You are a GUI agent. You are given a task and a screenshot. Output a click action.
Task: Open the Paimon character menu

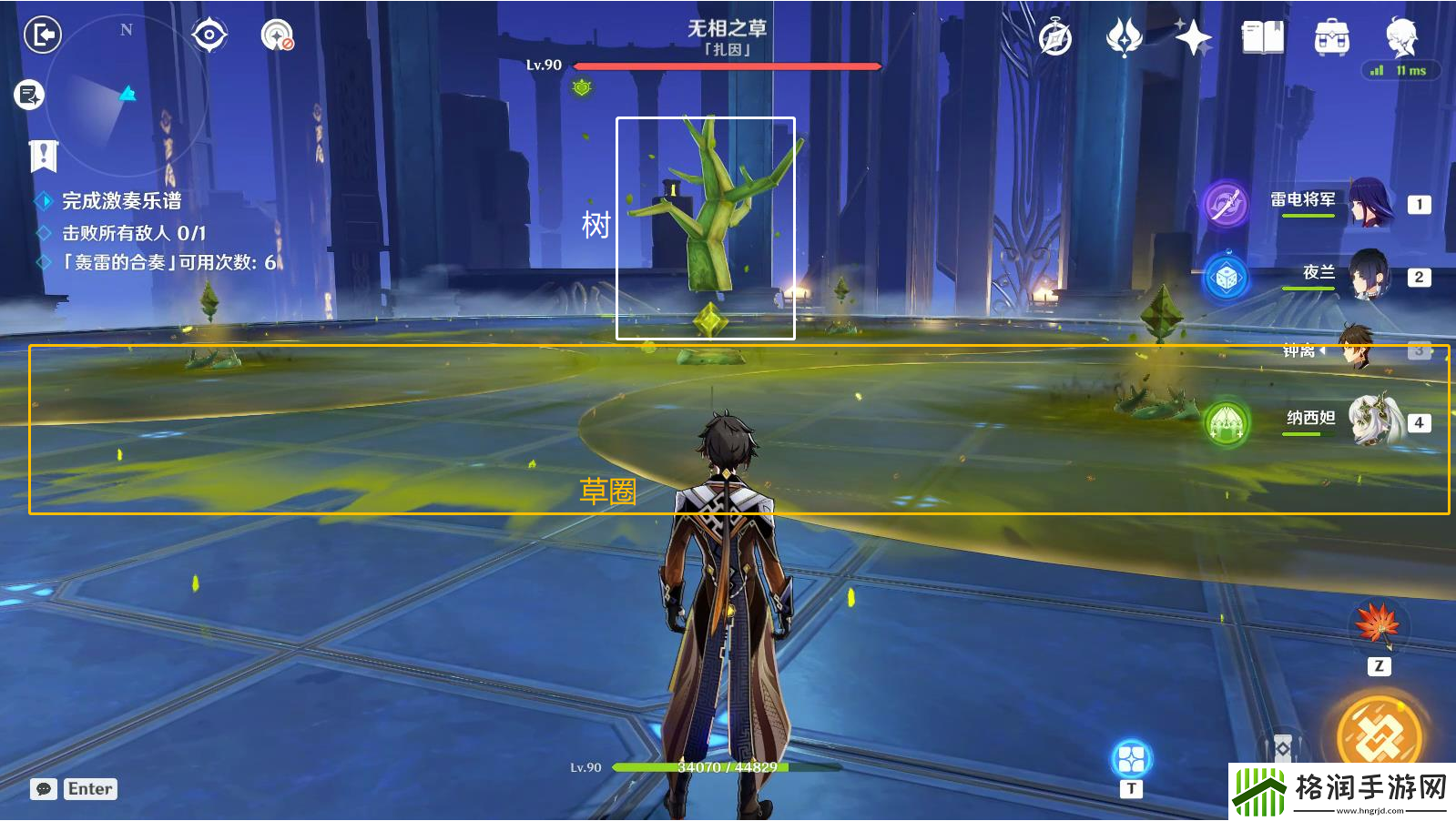[1400, 36]
